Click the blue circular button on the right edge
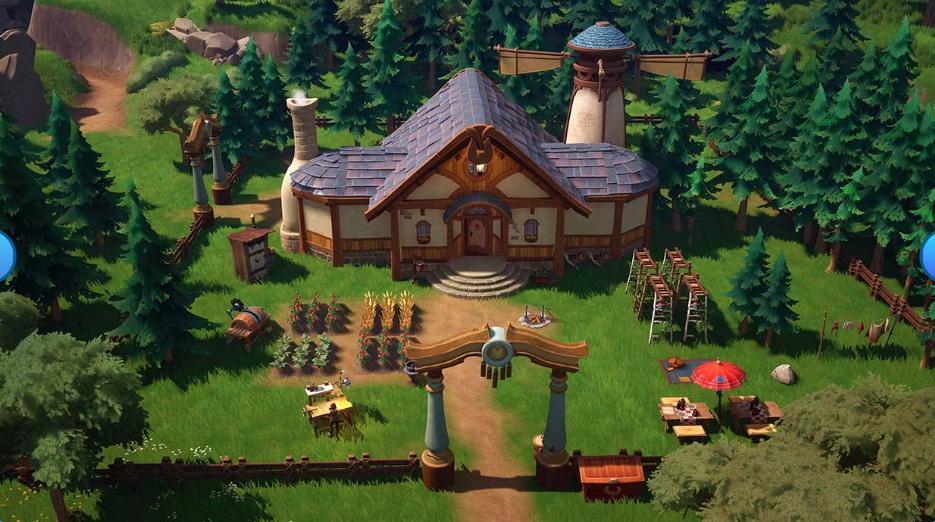 928,256
